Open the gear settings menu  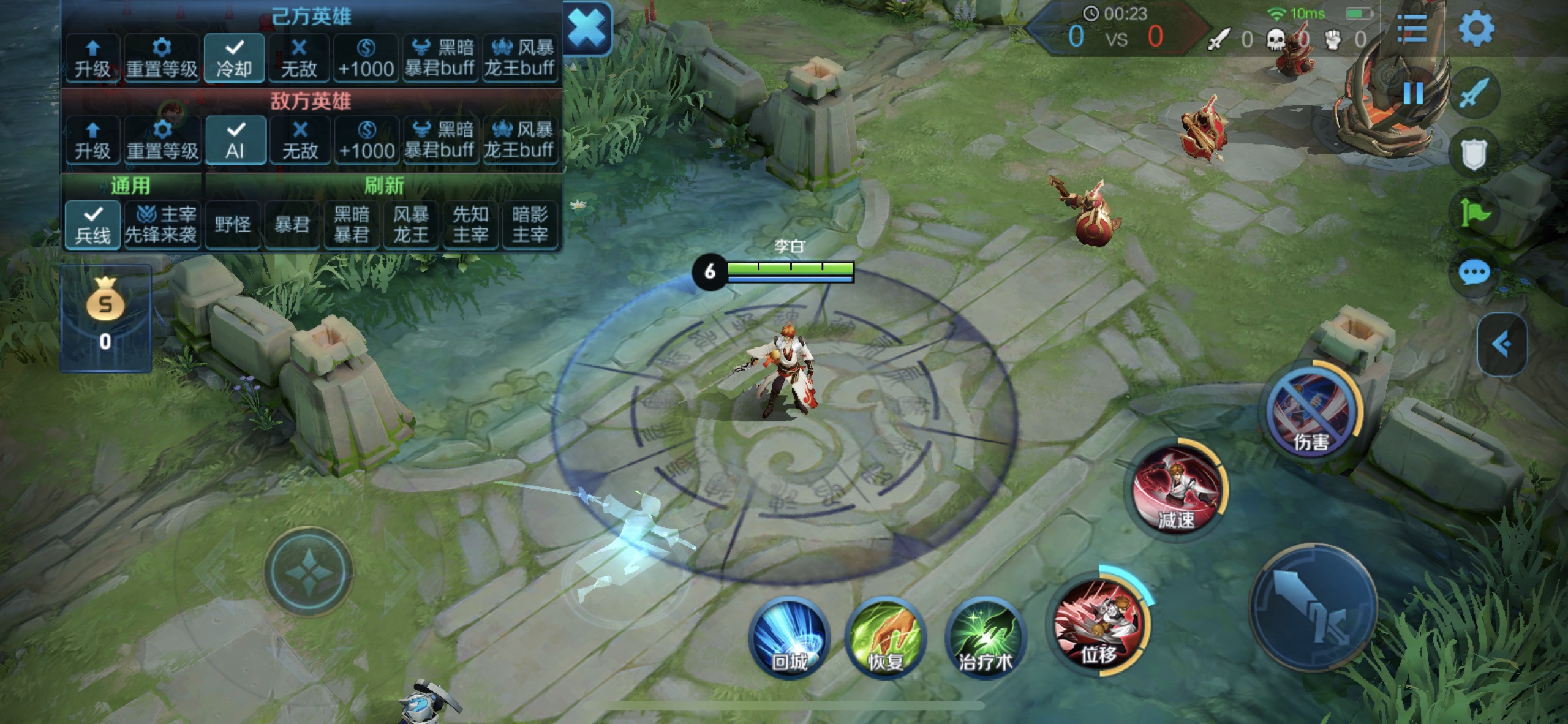(x=1476, y=28)
